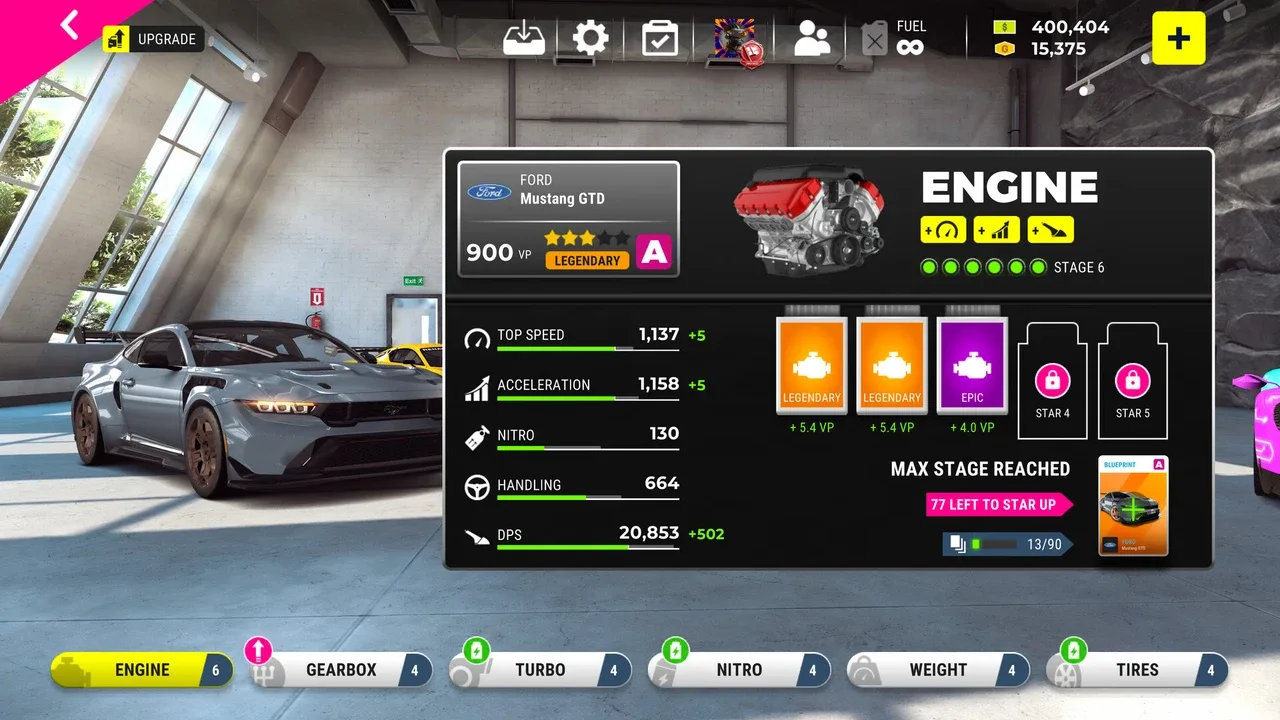Switch to the Gearbox upgrade tab

coord(341,670)
